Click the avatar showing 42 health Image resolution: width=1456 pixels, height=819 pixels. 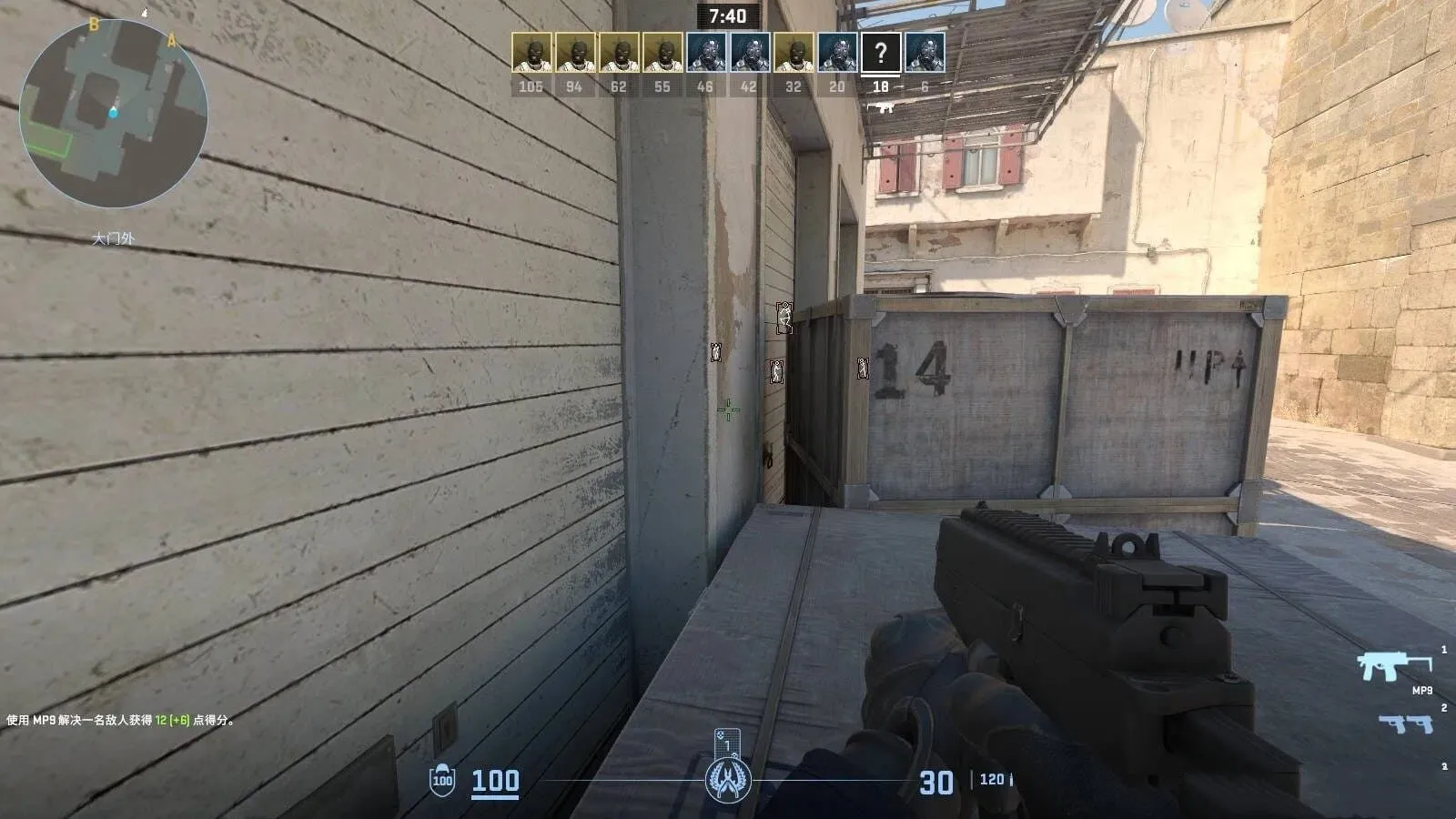tap(748, 52)
